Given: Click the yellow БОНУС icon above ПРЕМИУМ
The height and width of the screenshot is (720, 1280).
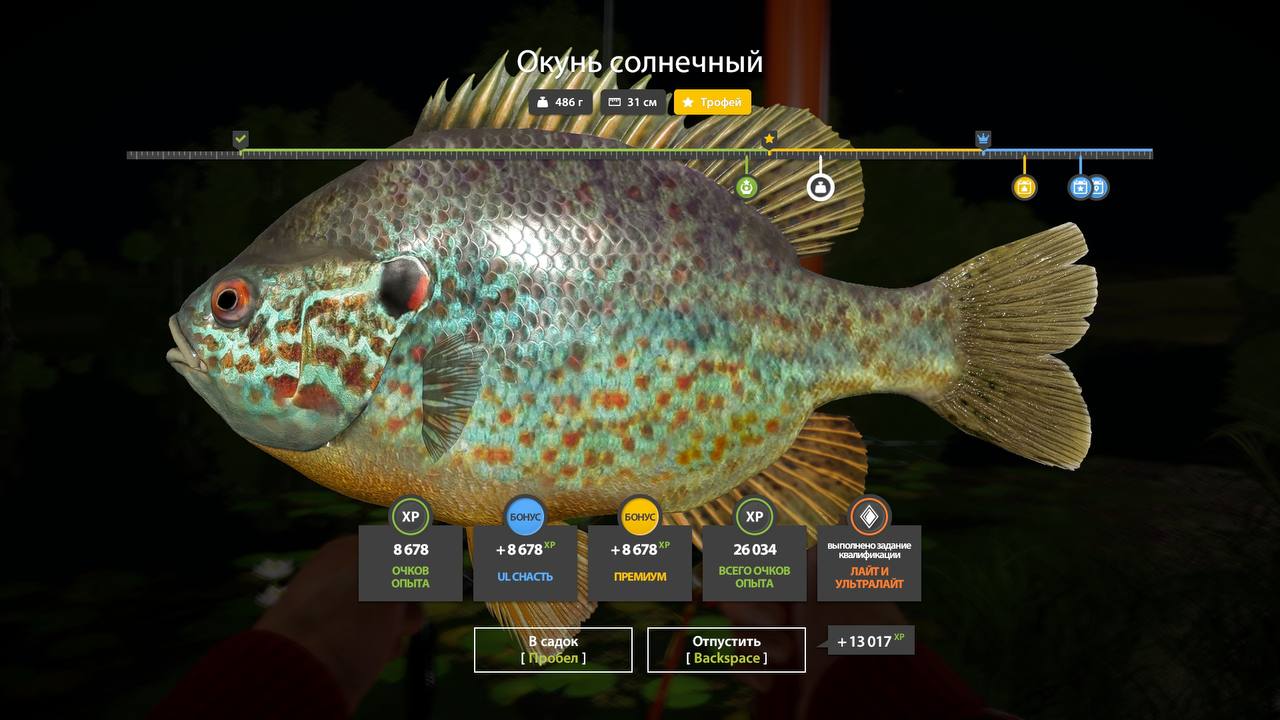Looking at the screenshot, I should [x=640, y=517].
